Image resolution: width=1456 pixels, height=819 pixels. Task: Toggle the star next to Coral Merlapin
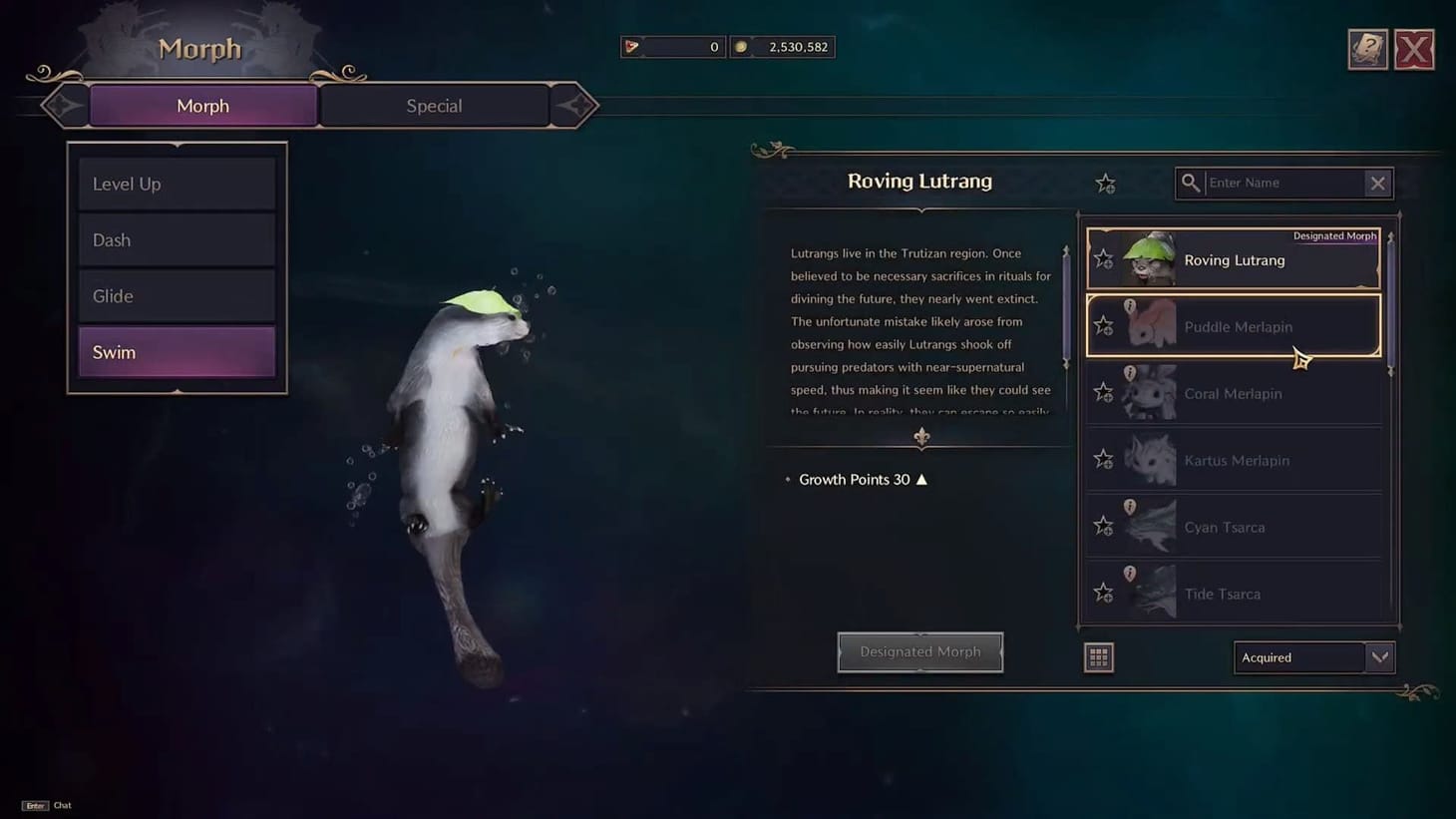point(1103,392)
